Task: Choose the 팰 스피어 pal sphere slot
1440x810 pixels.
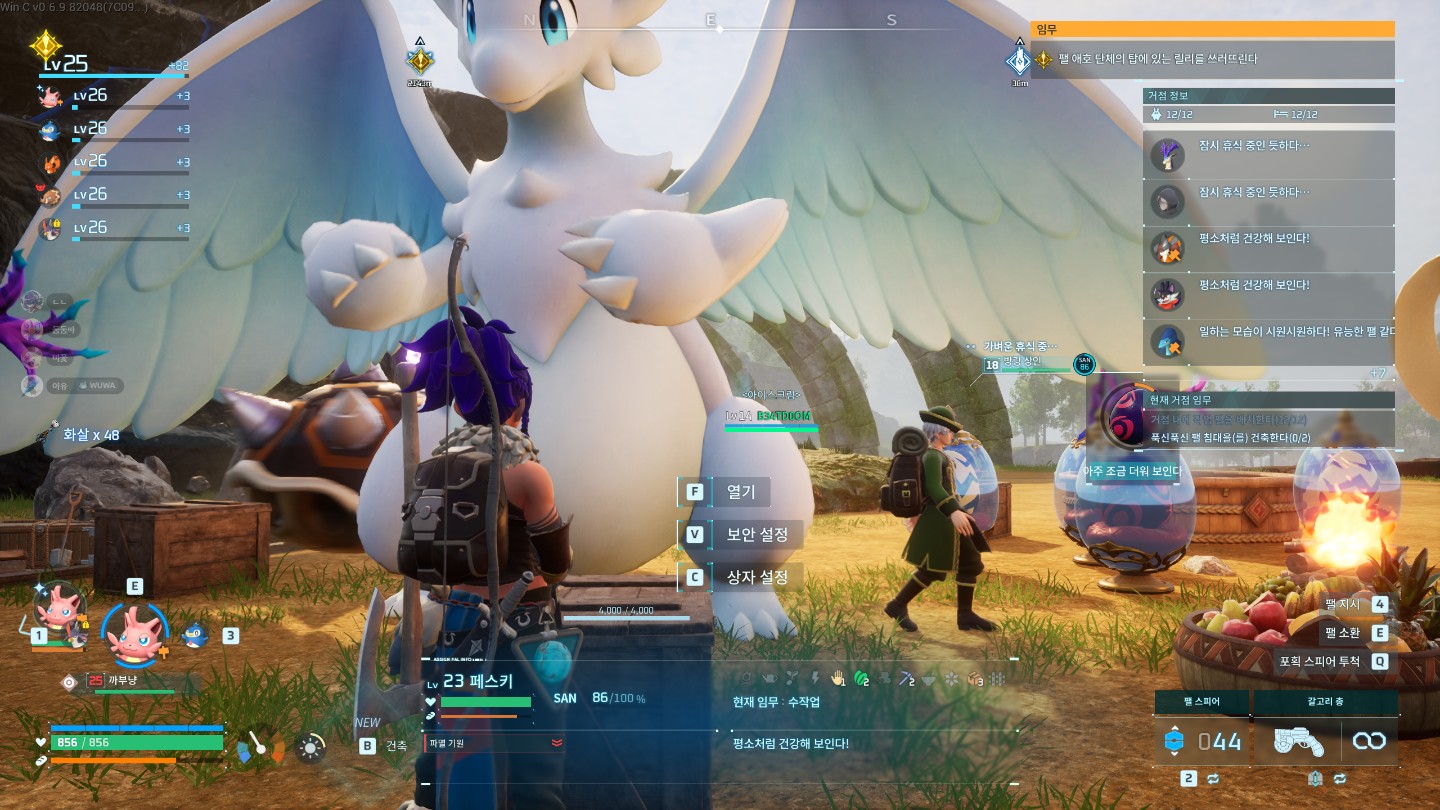Action: click(x=1202, y=741)
